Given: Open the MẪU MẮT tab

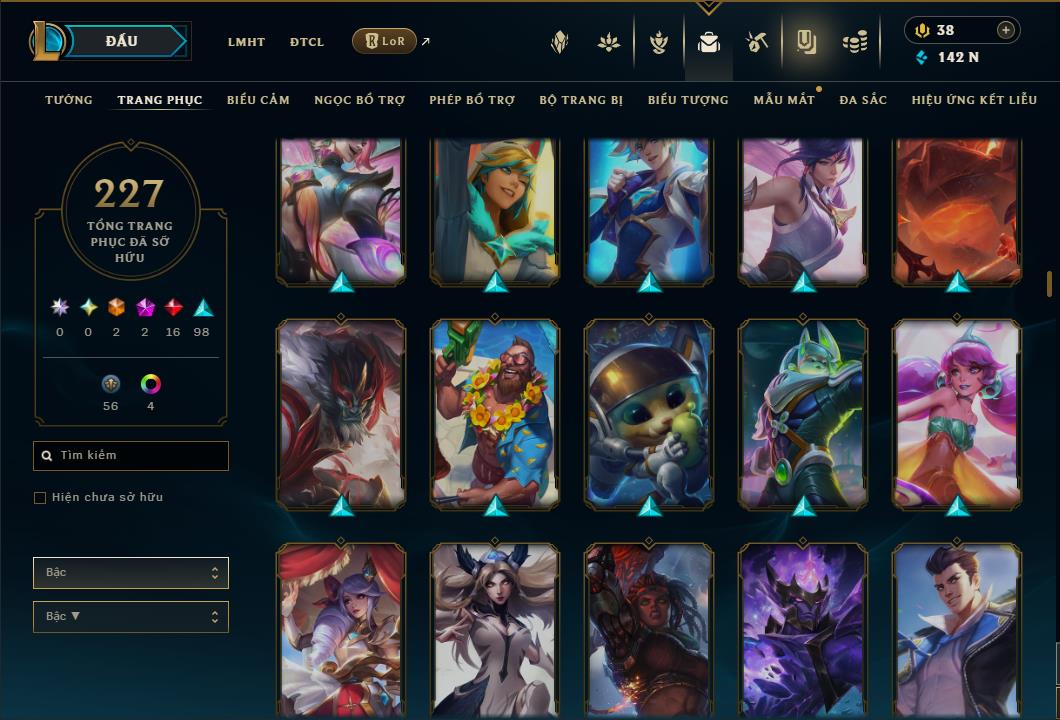Looking at the screenshot, I should (784, 100).
